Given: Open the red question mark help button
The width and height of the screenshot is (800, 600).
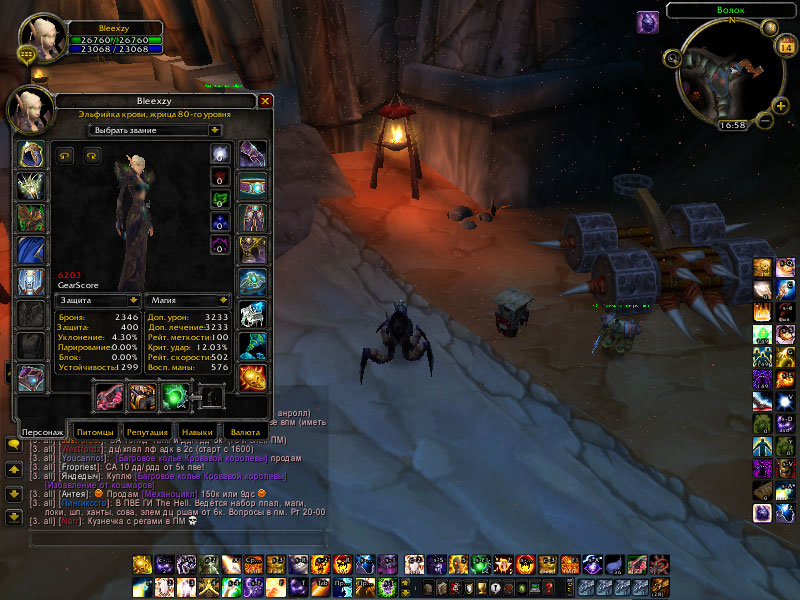Looking at the screenshot, I should (549, 588).
